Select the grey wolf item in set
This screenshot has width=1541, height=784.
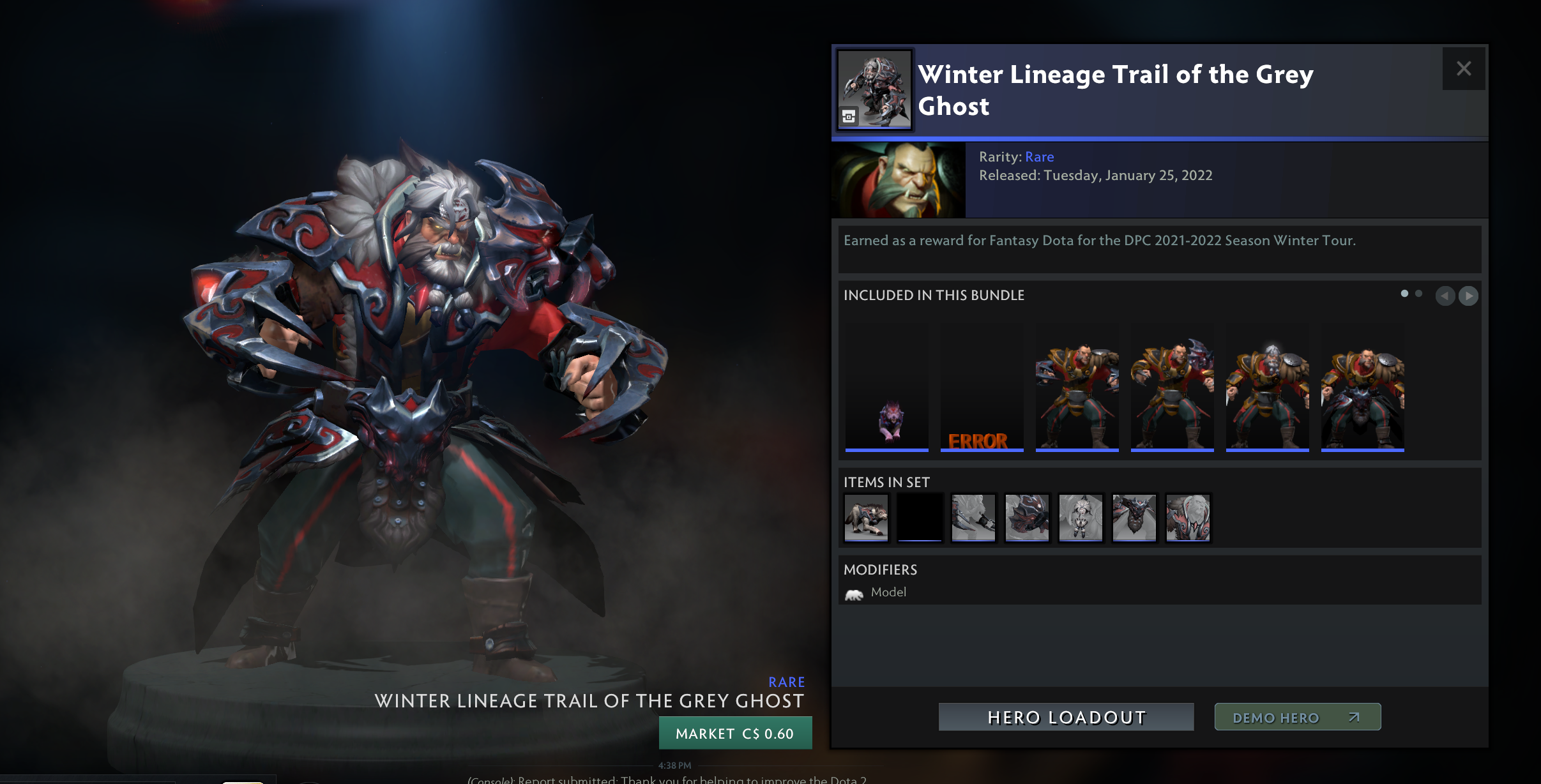(866, 518)
